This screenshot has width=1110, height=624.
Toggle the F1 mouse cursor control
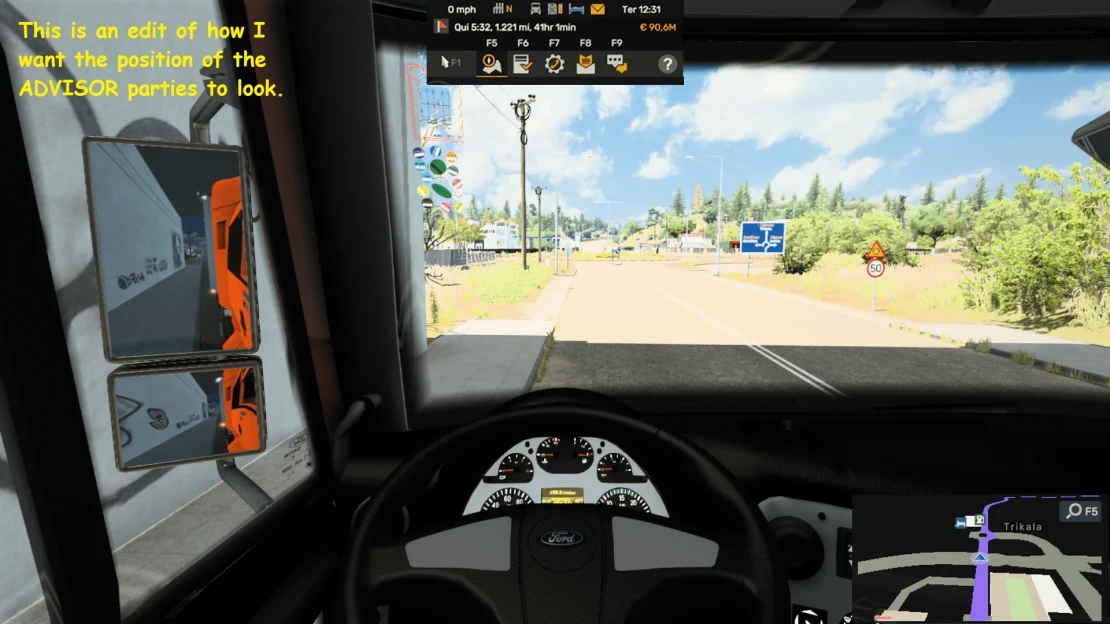[451, 63]
